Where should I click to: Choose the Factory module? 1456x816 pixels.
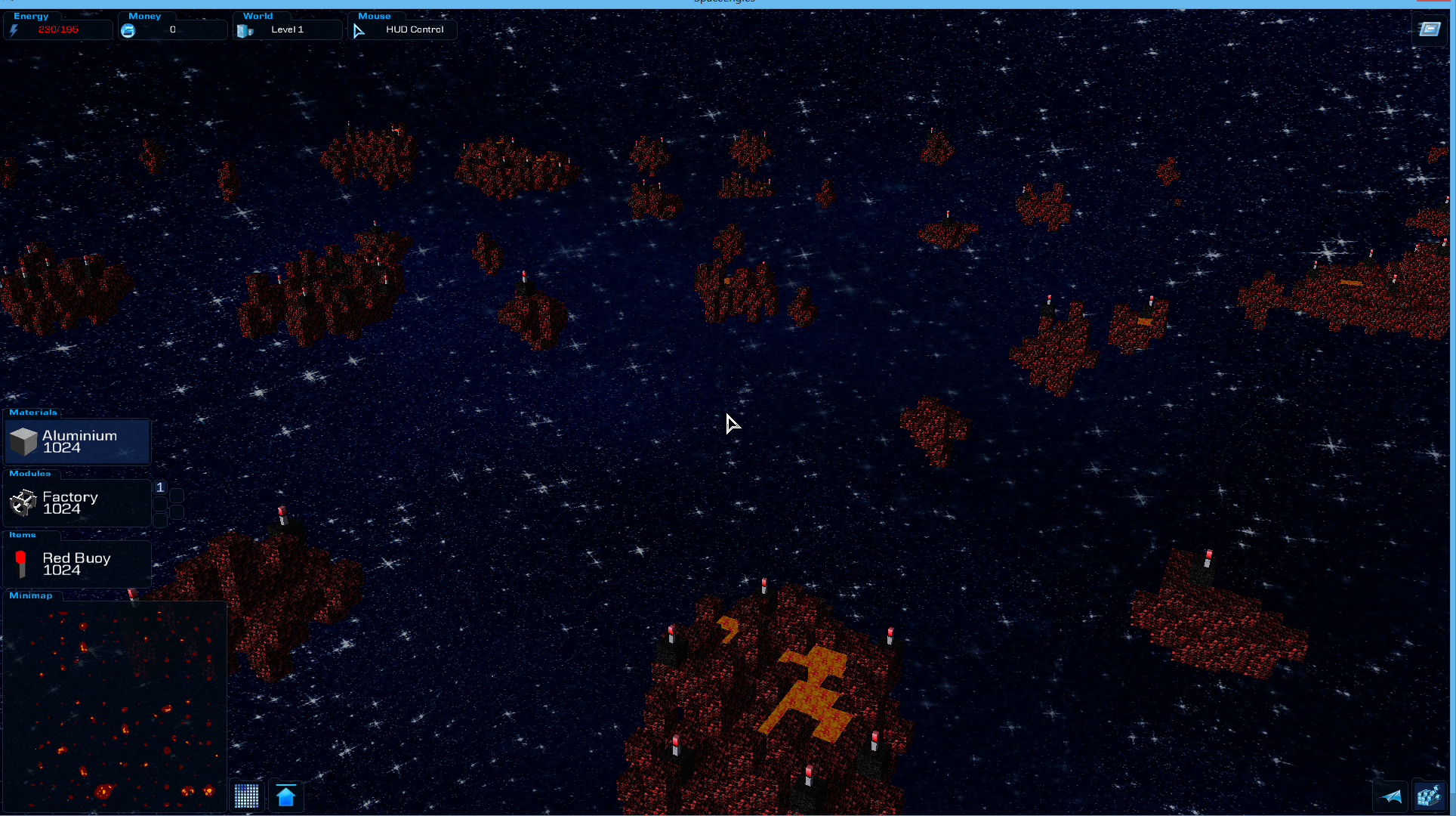pyautogui.click(x=78, y=503)
